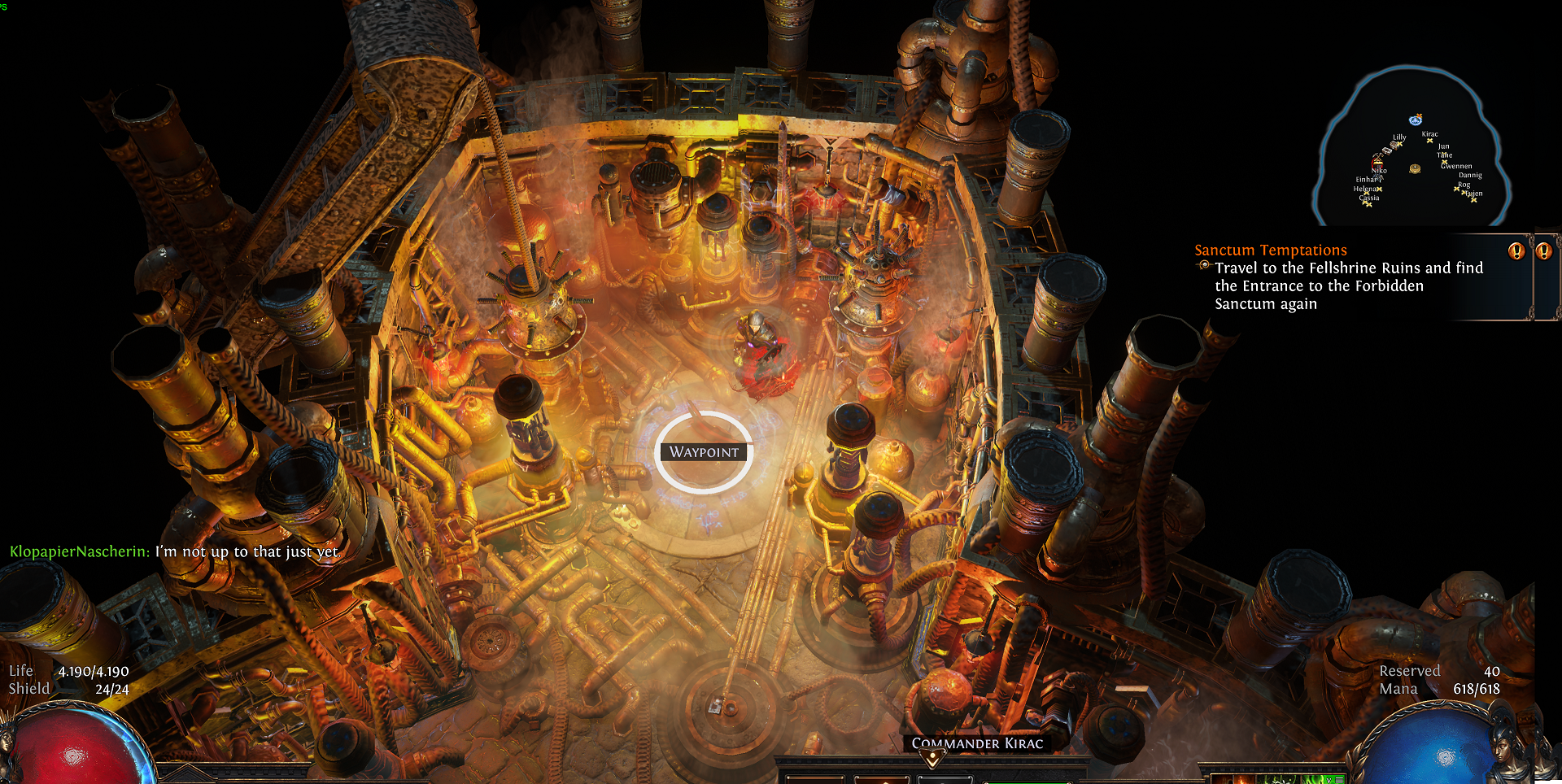Screen dimensions: 1562x784
Task: Select the blue waypoint icon on minimap
Action: pyautogui.click(x=1416, y=120)
